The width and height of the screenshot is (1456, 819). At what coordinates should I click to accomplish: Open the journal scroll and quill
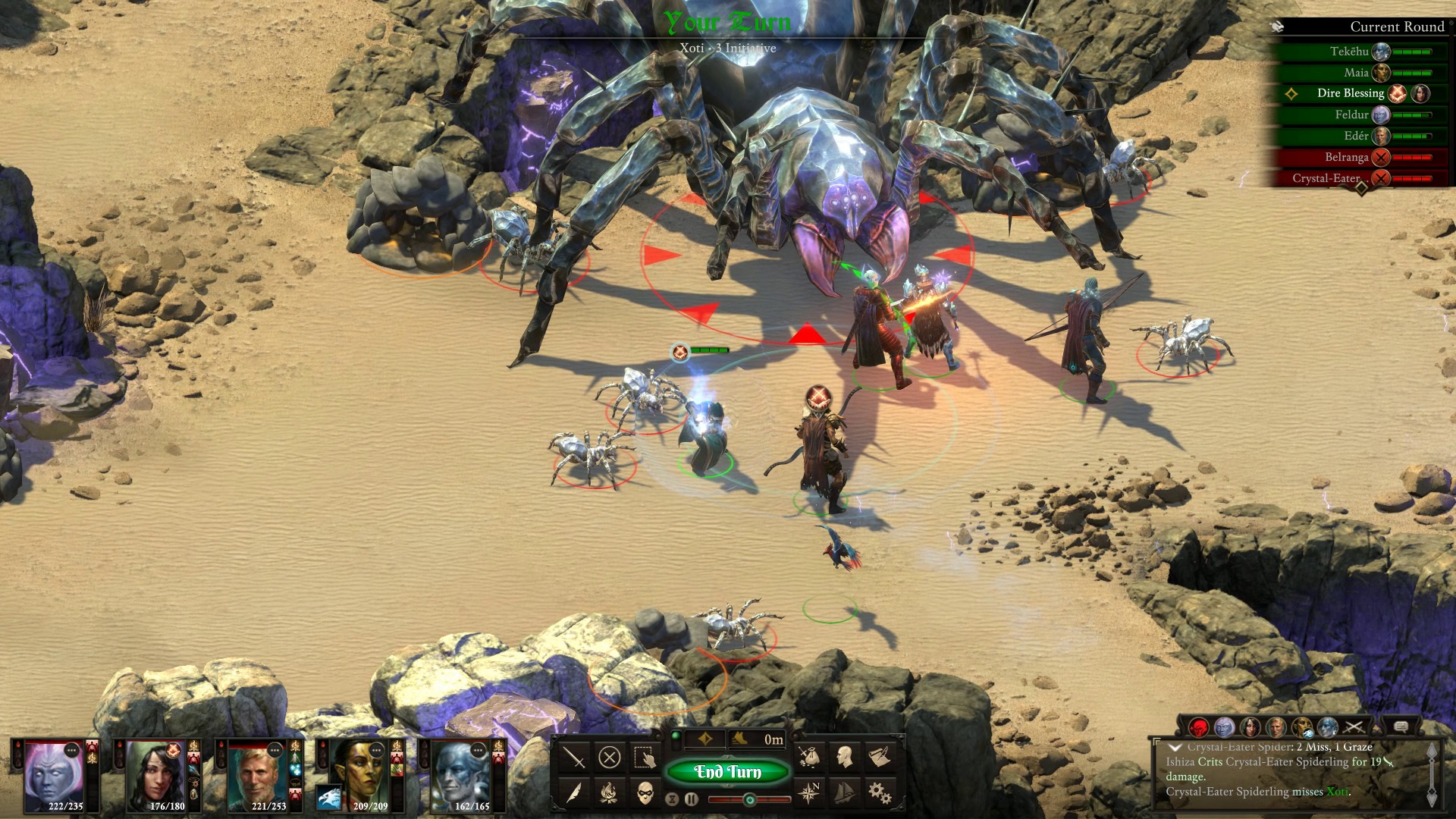[x=880, y=756]
